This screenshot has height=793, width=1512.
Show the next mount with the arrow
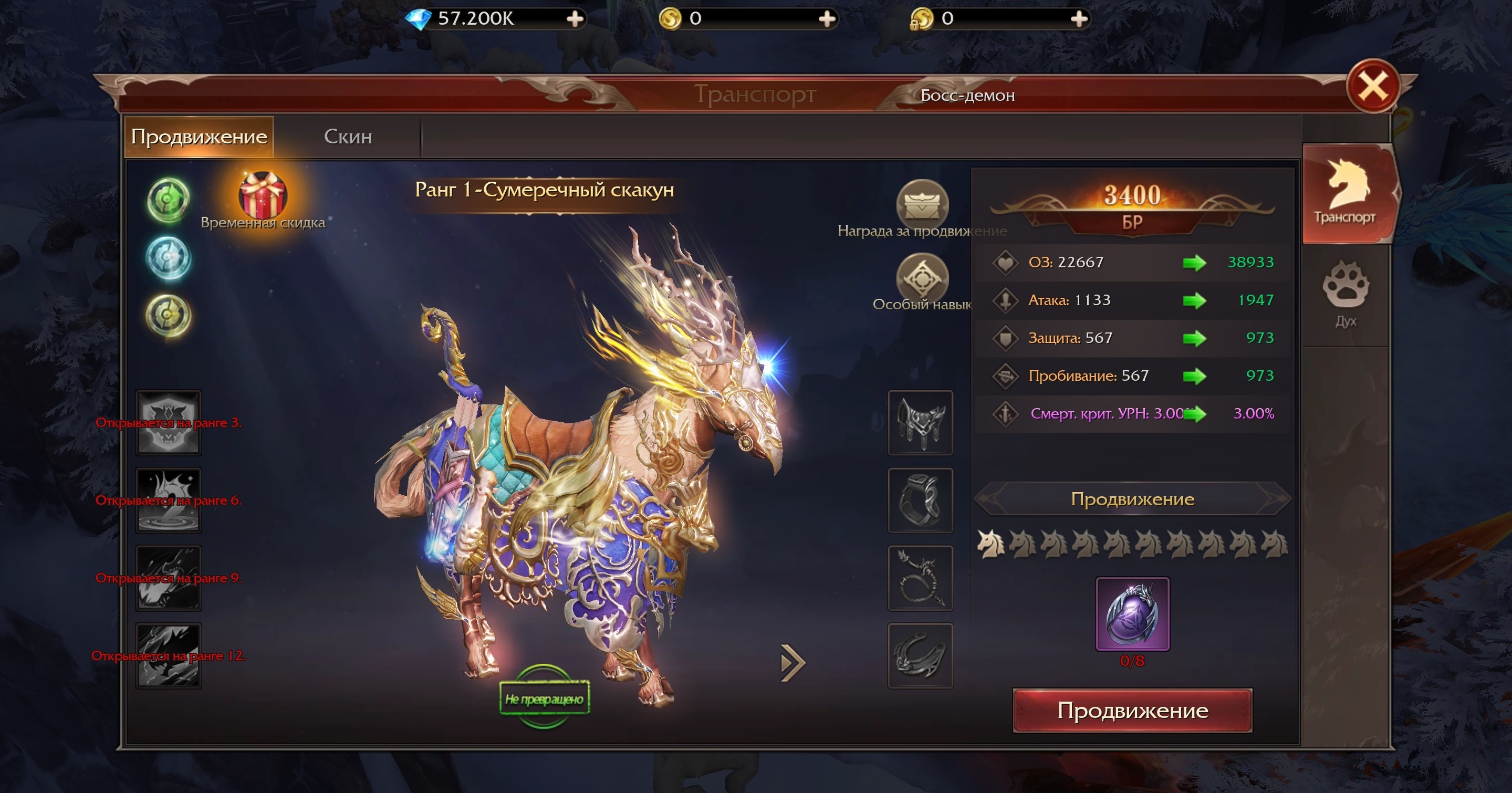793,663
